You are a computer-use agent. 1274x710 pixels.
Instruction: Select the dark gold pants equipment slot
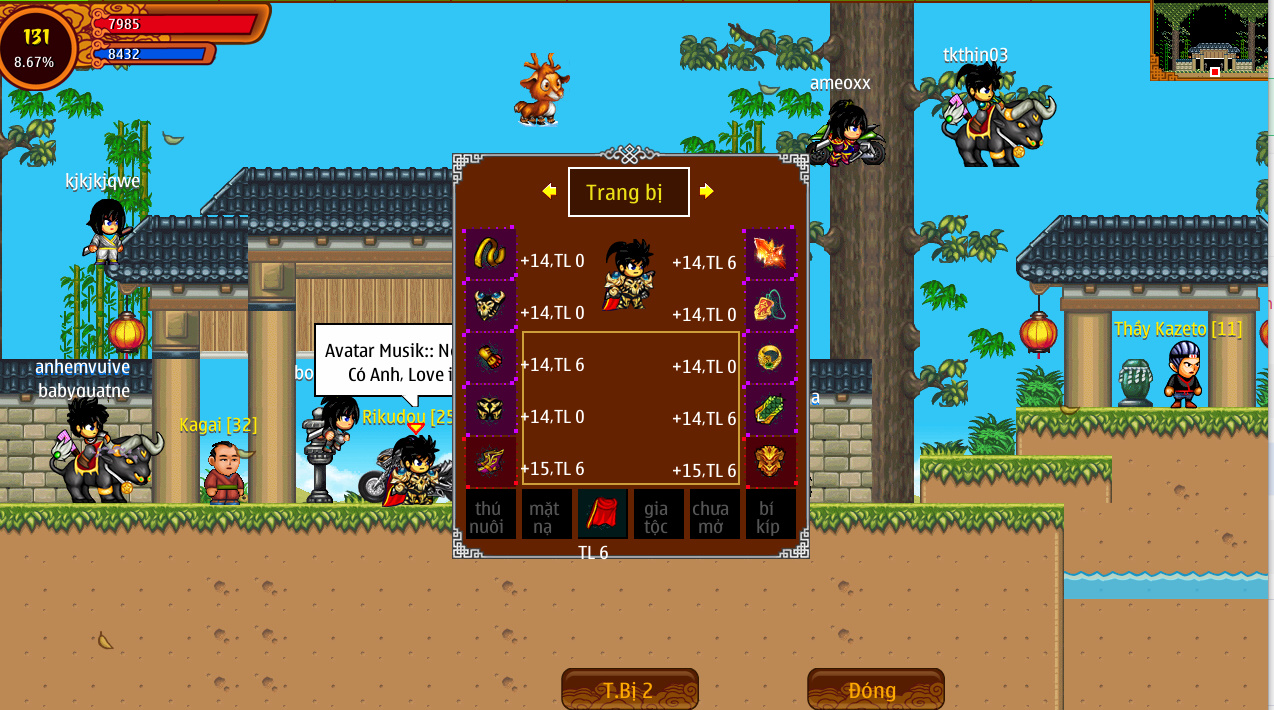490,409
